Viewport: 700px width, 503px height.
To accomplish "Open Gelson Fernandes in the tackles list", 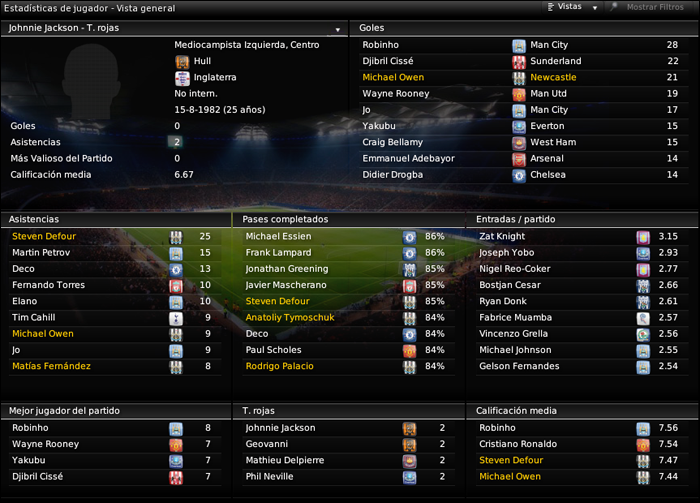I will (520, 366).
